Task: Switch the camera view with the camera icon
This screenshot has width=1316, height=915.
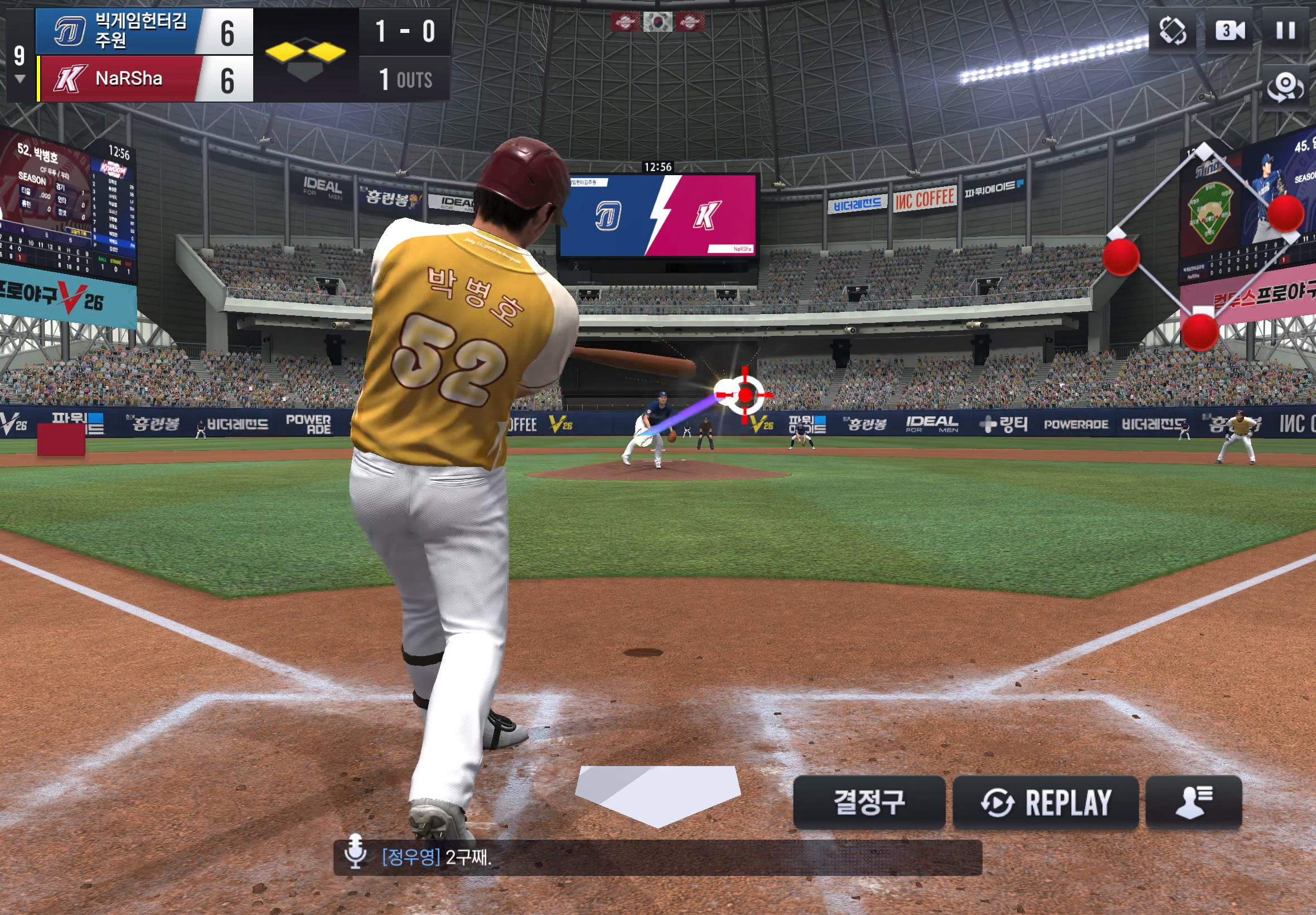Action: tap(1229, 30)
